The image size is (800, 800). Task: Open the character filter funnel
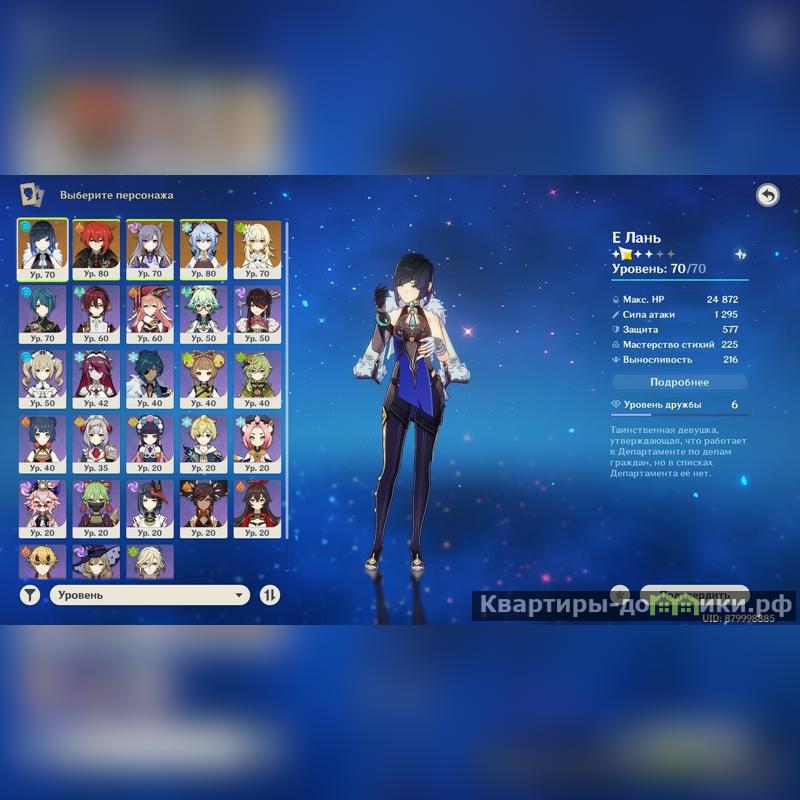click(x=30, y=595)
